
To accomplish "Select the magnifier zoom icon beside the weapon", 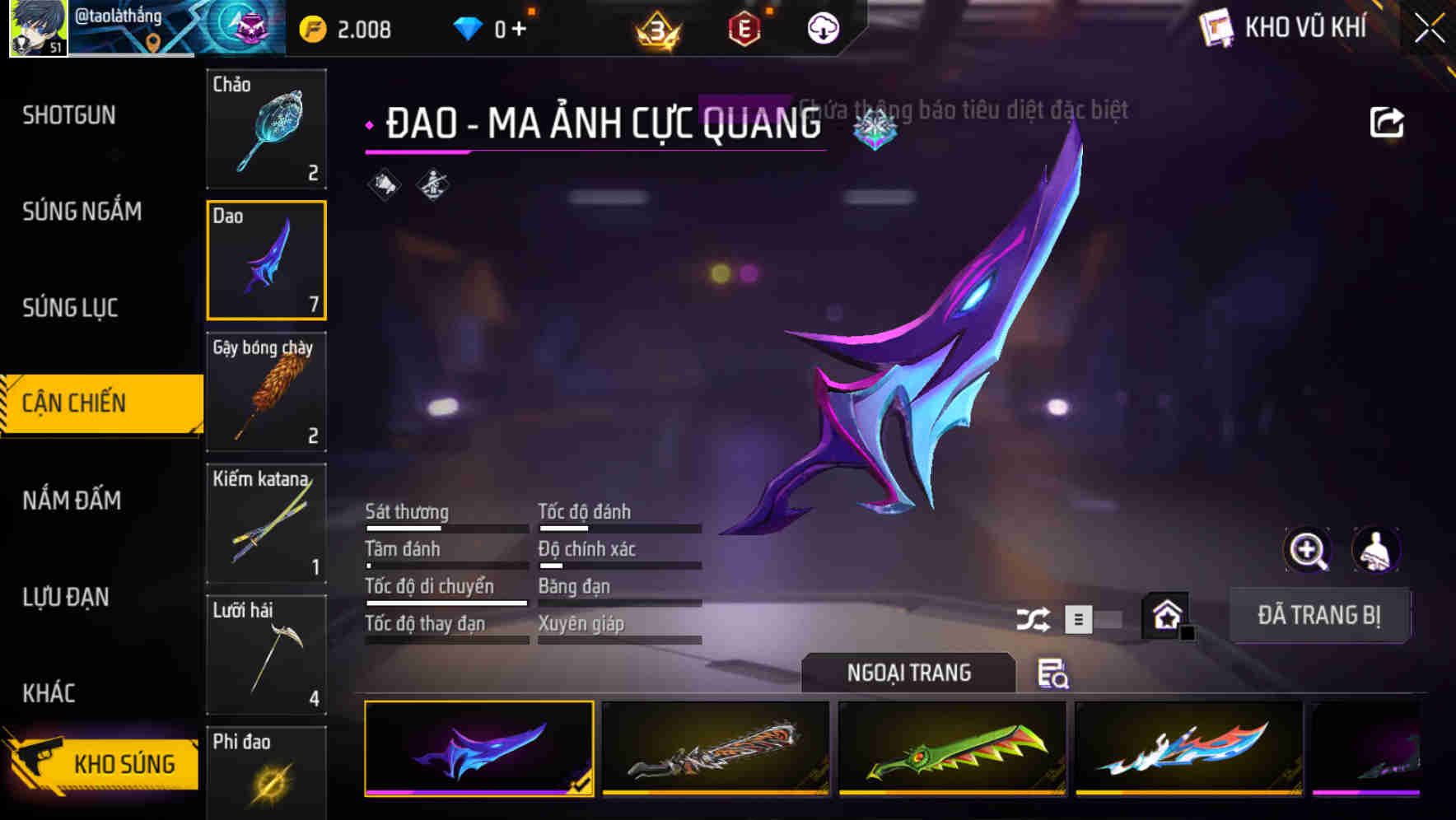I will pos(1308,550).
